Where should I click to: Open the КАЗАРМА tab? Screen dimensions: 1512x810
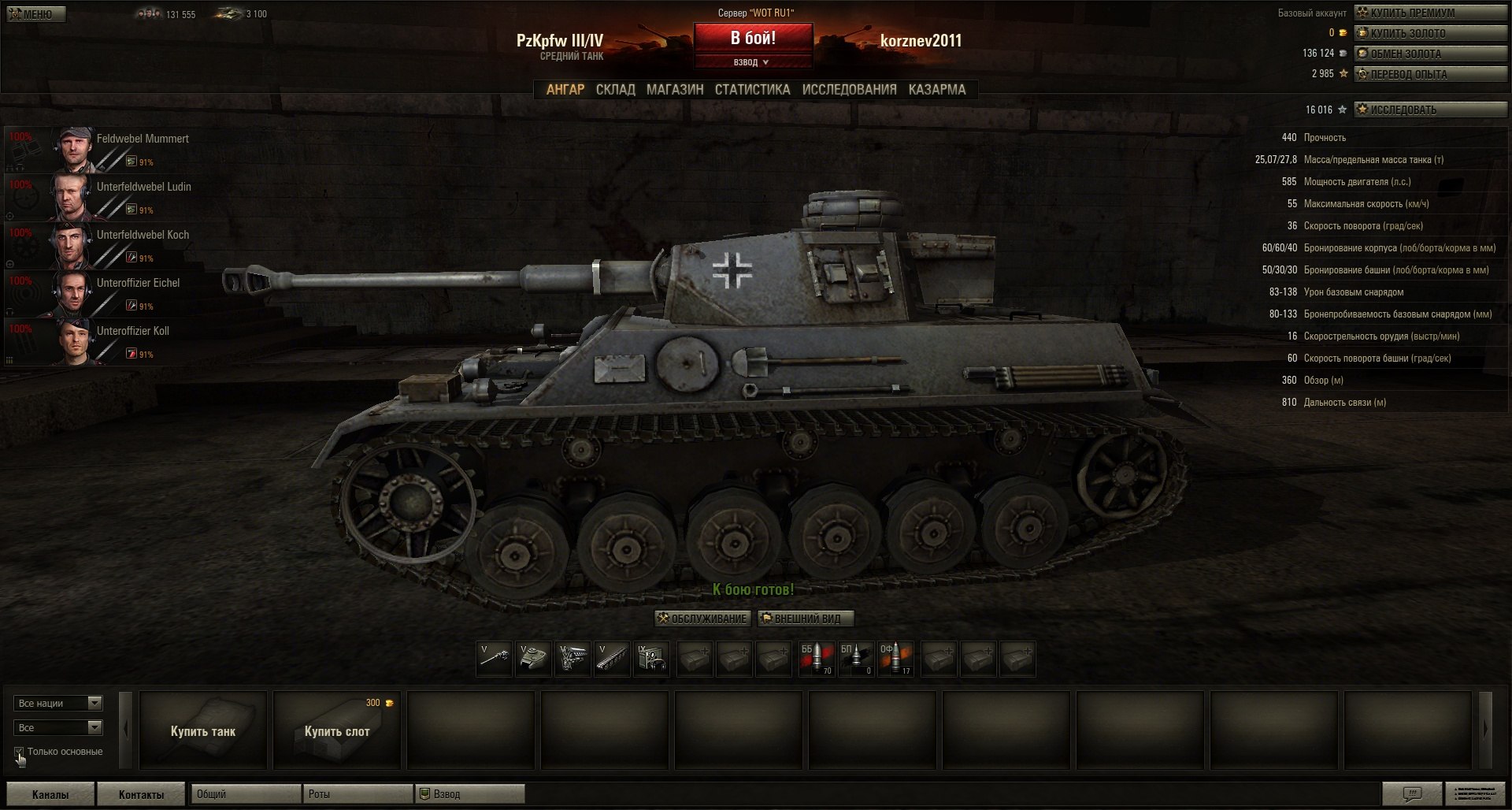click(x=936, y=90)
